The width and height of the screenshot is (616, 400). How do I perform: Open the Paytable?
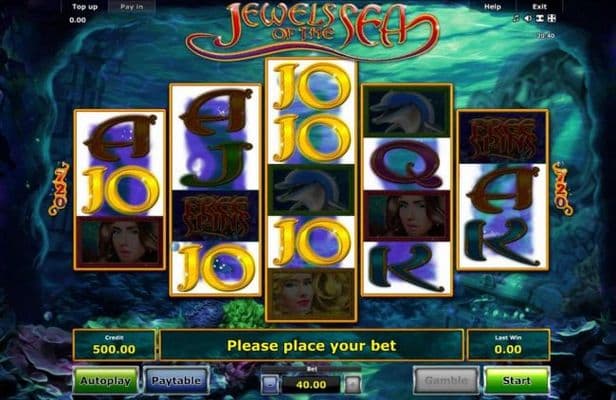(176, 381)
